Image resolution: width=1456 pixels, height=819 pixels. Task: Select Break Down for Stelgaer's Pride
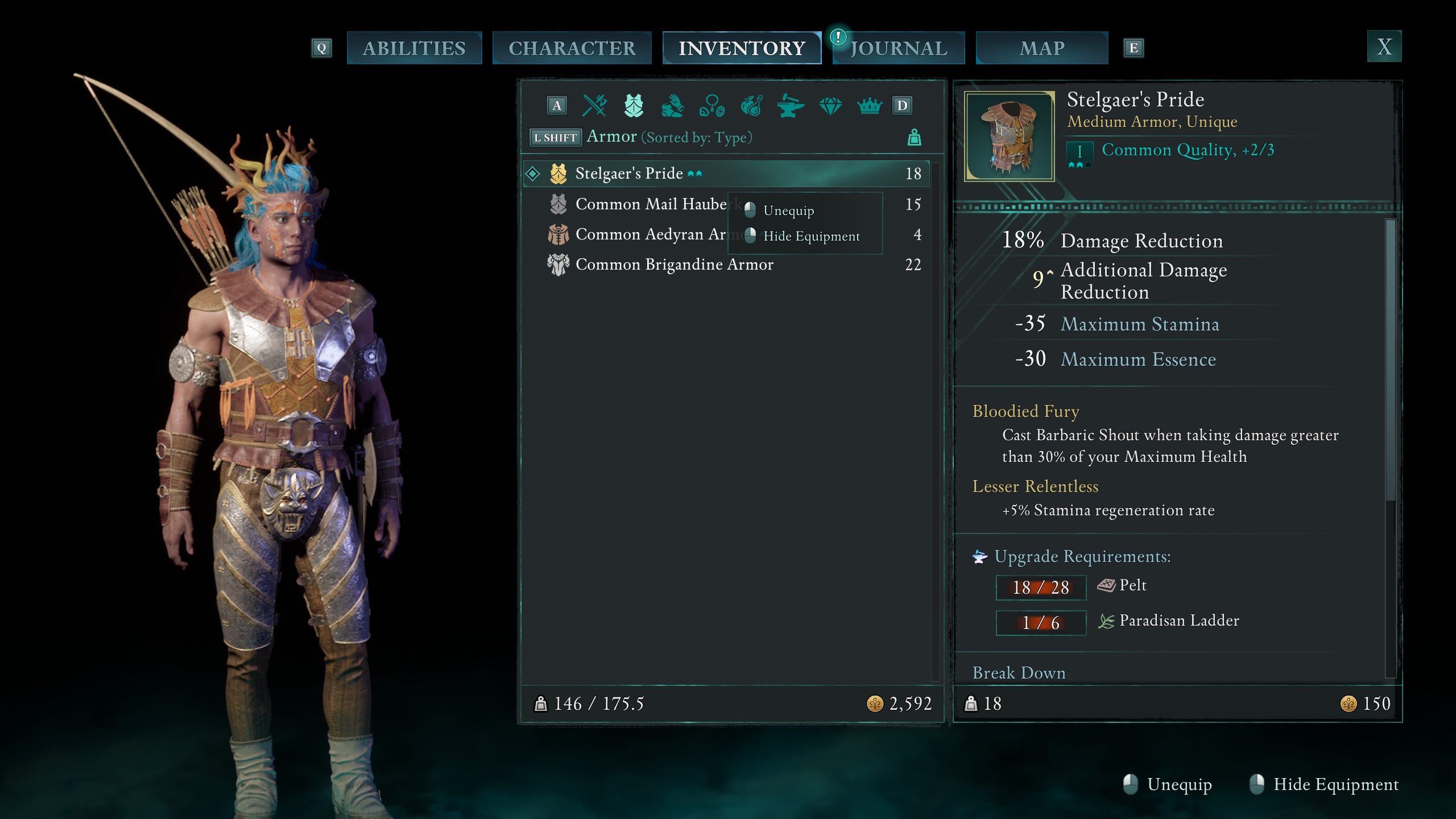pos(1020,673)
